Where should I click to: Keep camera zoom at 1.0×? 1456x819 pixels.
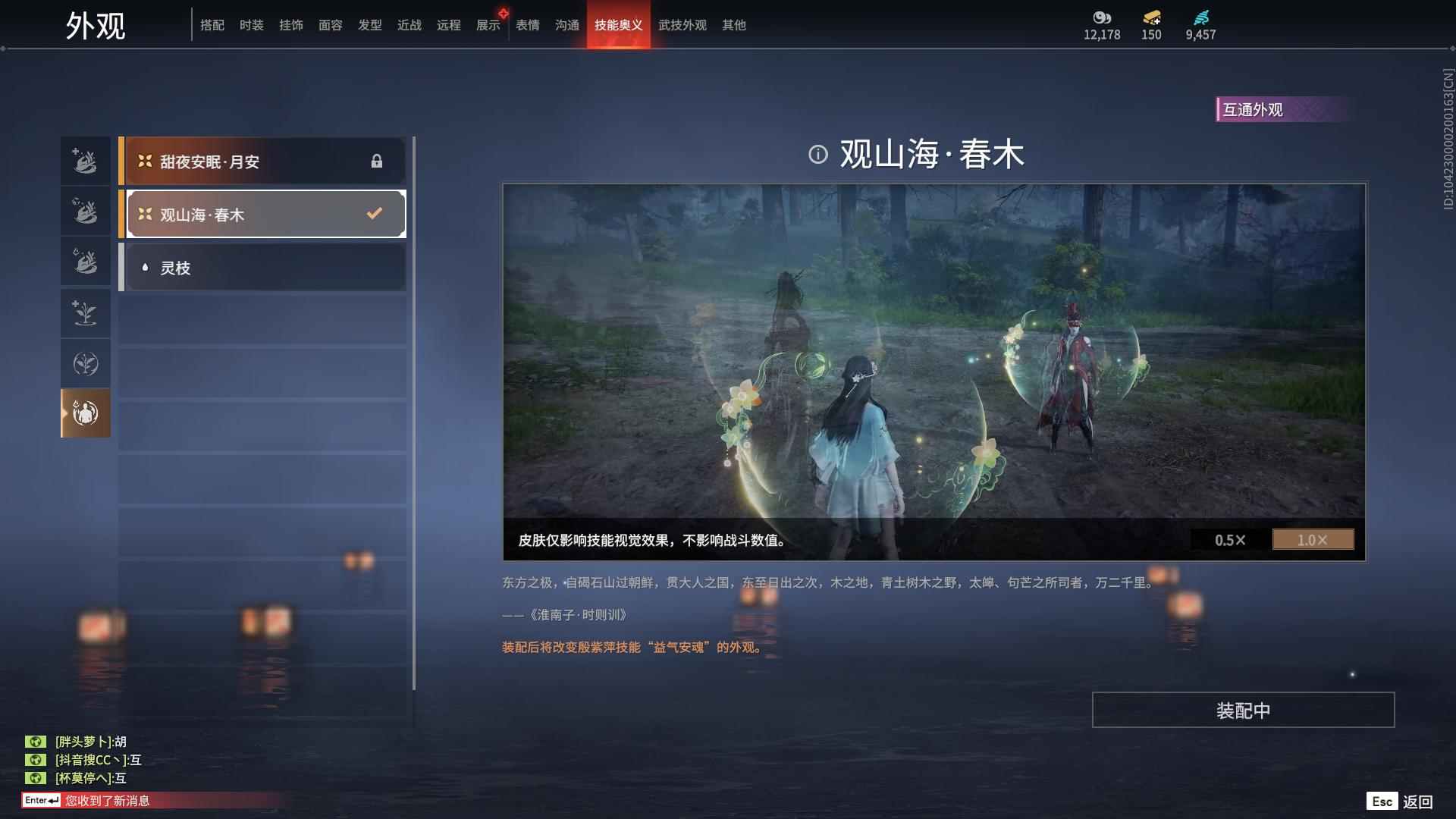[x=1313, y=540]
